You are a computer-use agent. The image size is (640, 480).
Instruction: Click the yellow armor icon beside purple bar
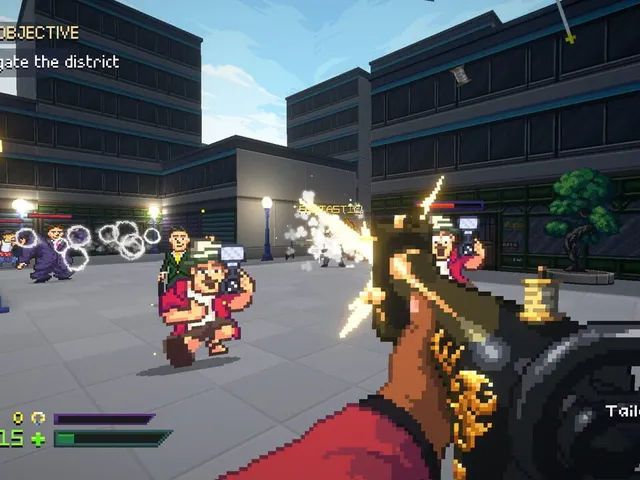pos(38,418)
